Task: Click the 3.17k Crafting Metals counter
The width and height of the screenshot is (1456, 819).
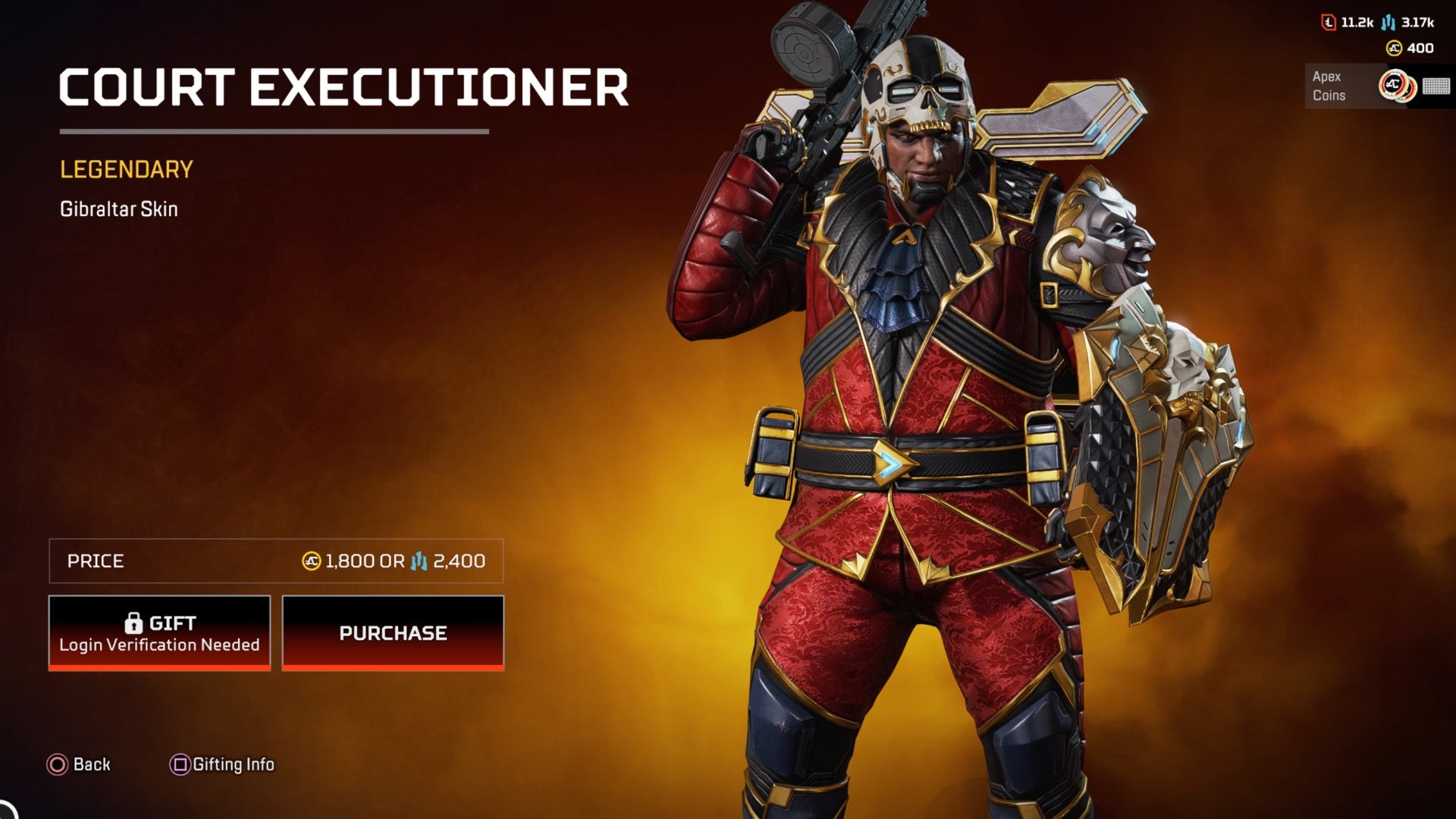Action: point(1417,22)
